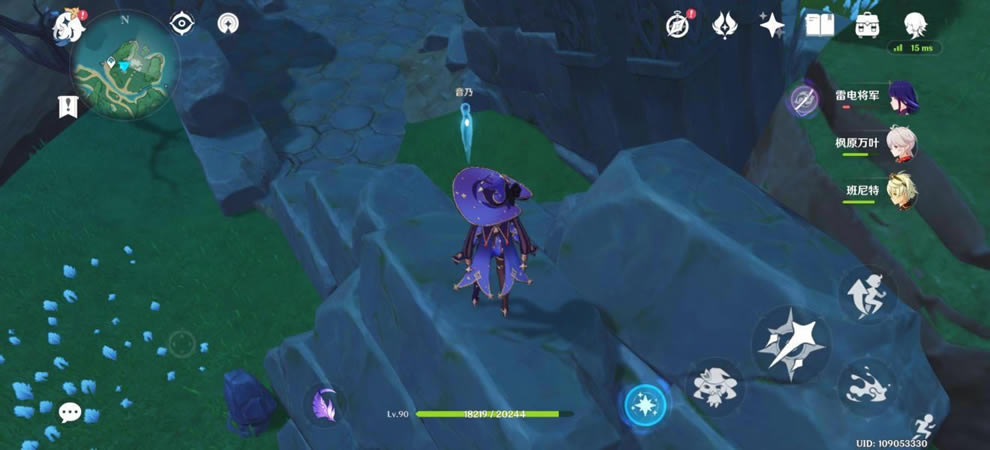The width and height of the screenshot is (990, 450).
Task: Open the circular minimap
Action: click(x=125, y=66)
